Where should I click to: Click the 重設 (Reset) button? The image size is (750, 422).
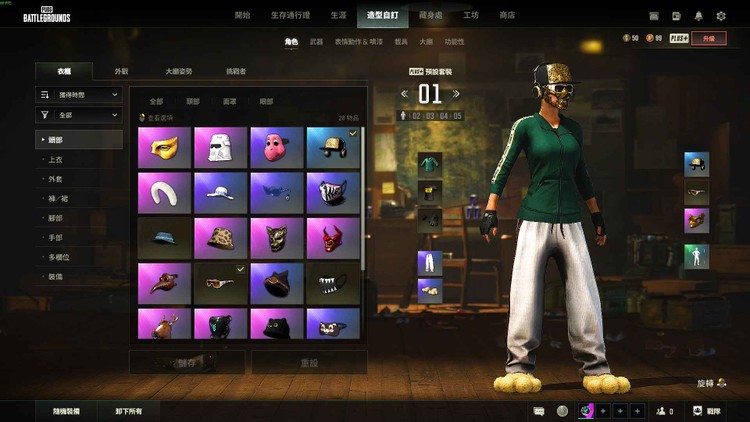(308, 362)
